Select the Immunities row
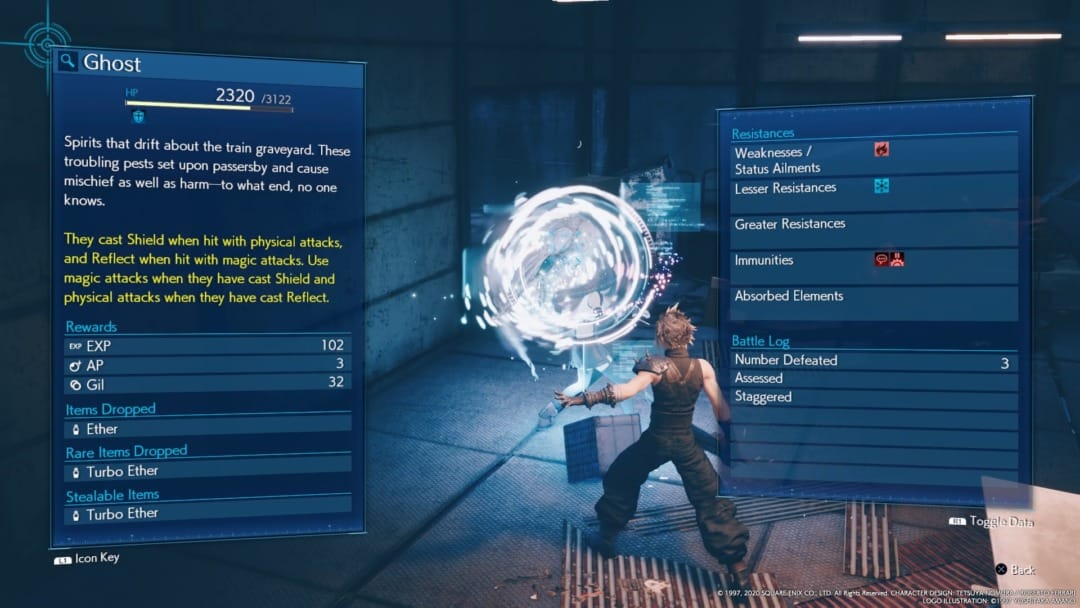The image size is (1080, 608). (x=872, y=261)
